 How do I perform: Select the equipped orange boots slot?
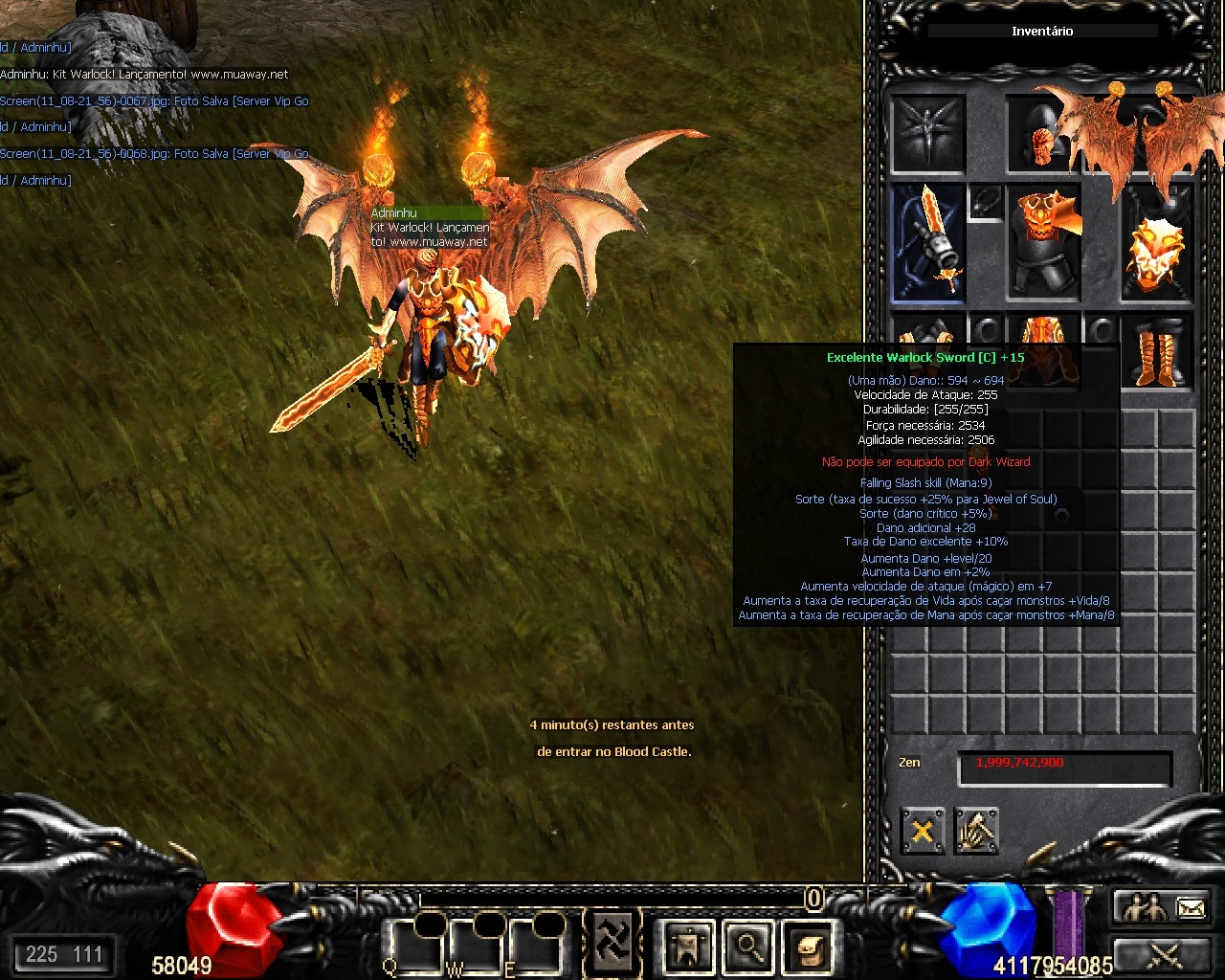(x=1157, y=354)
